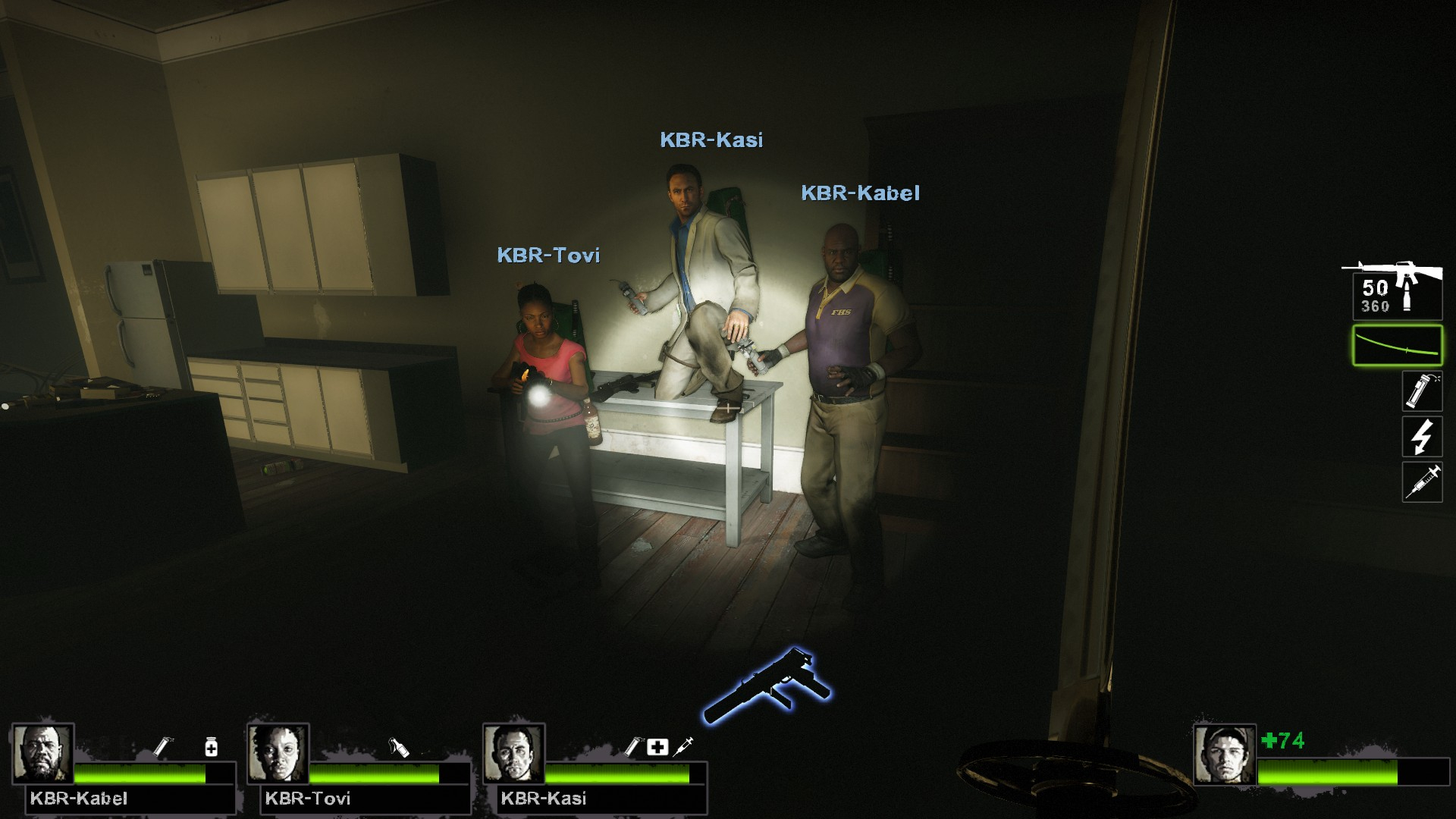Click your own survivor portrait
Screen dimensions: 1456x819
pyautogui.click(x=1224, y=755)
